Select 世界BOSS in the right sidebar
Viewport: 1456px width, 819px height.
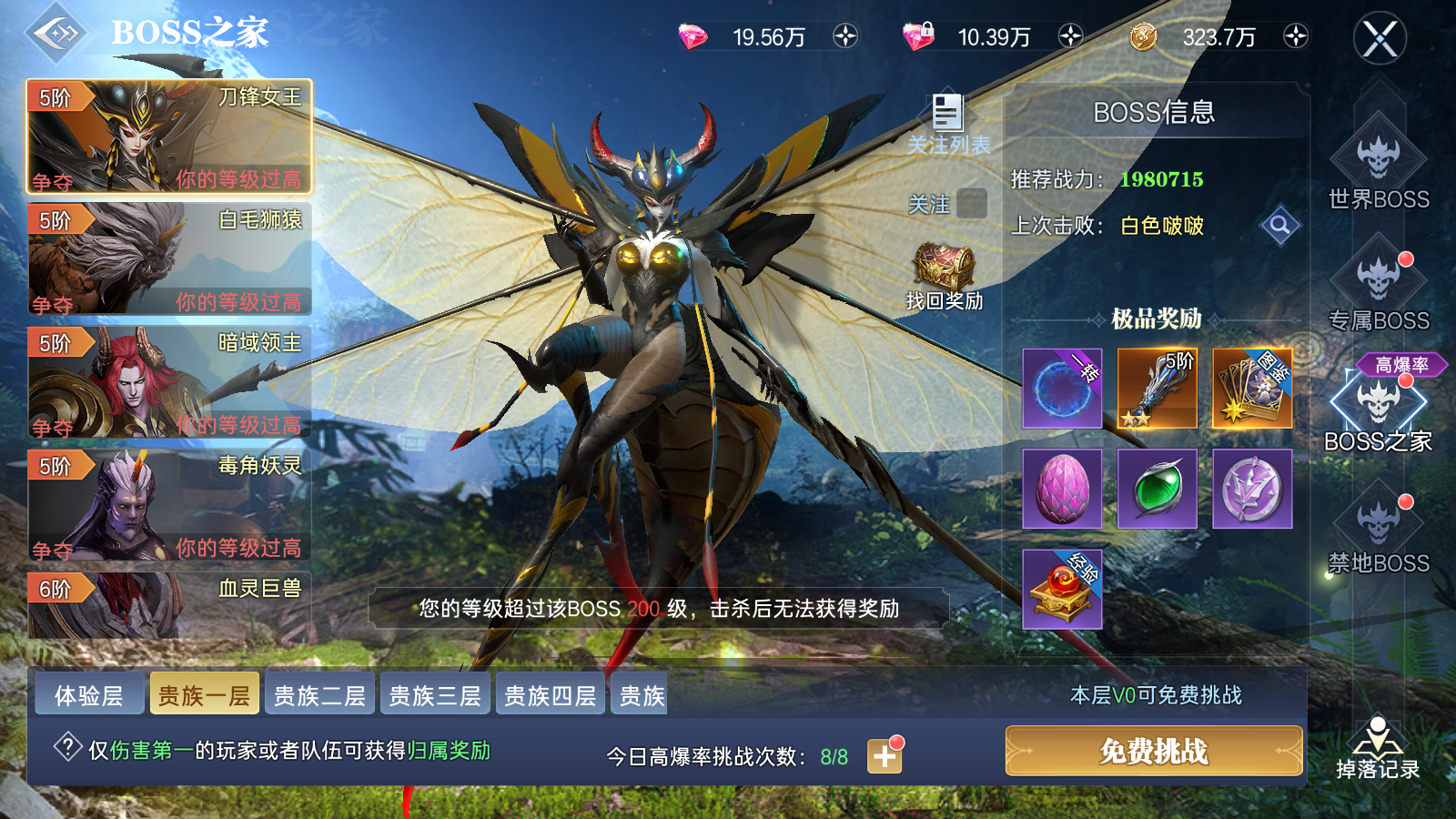pos(1380,168)
